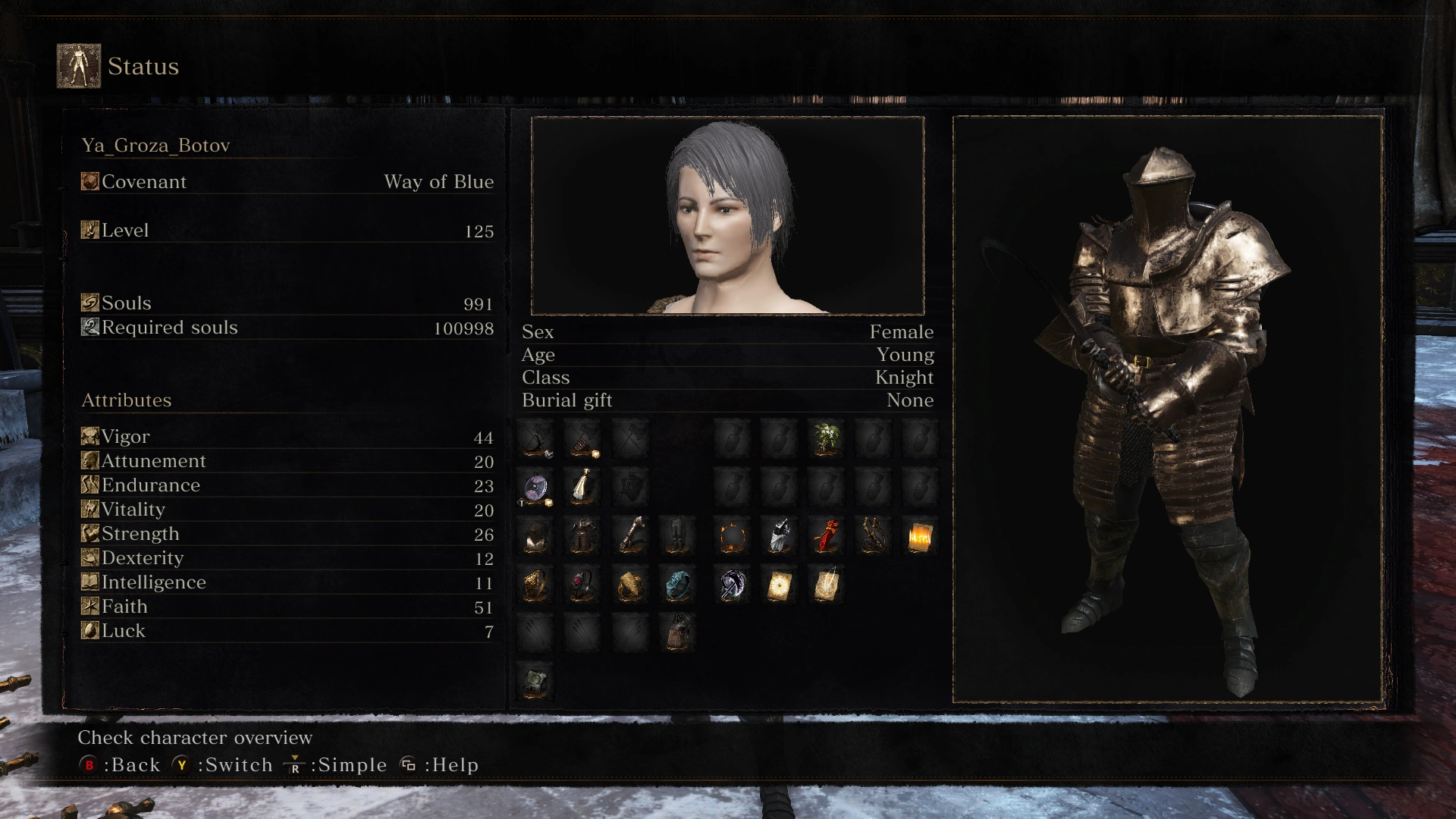Select the glowing orange scroll slot
The width and height of the screenshot is (1456, 819).
coord(919,537)
